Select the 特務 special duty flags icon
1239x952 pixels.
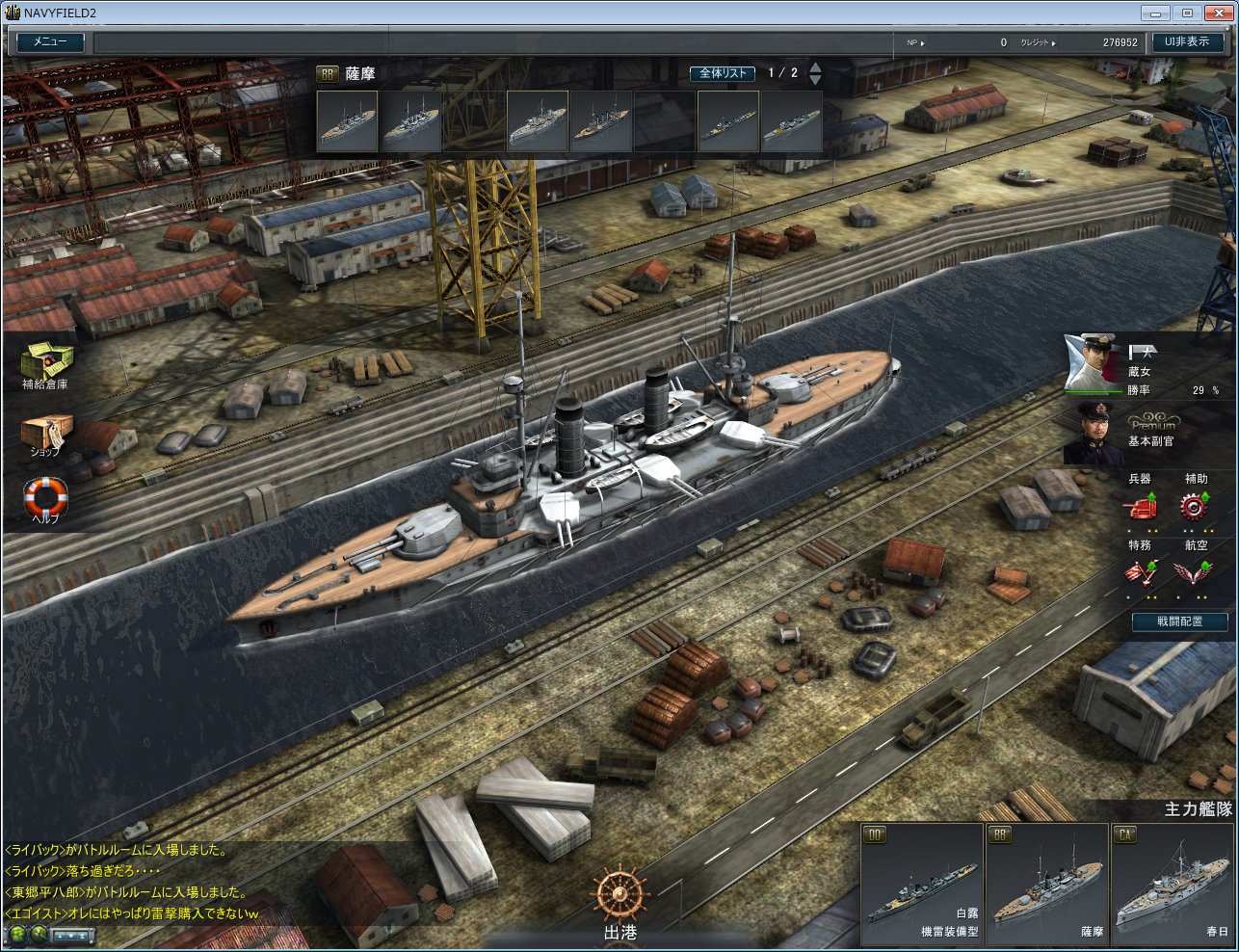click(x=1140, y=572)
